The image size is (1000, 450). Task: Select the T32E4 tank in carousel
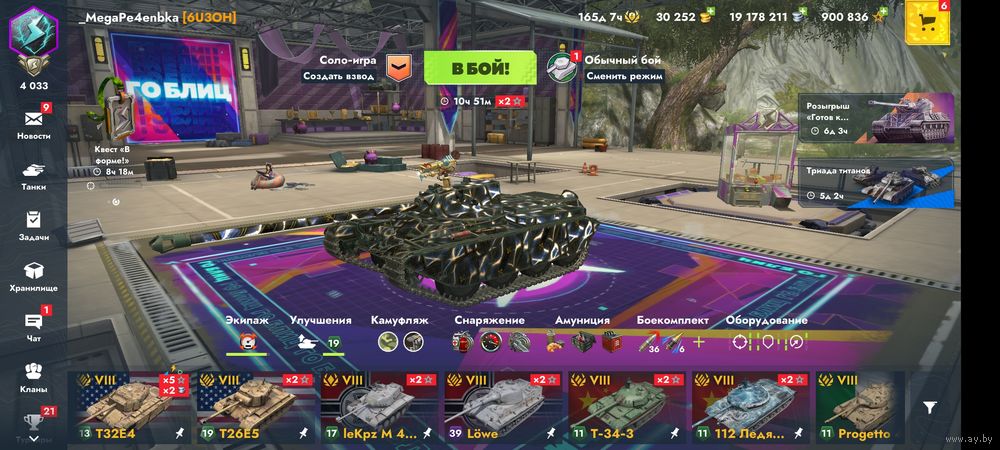pyautogui.click(x=129, y=408)
